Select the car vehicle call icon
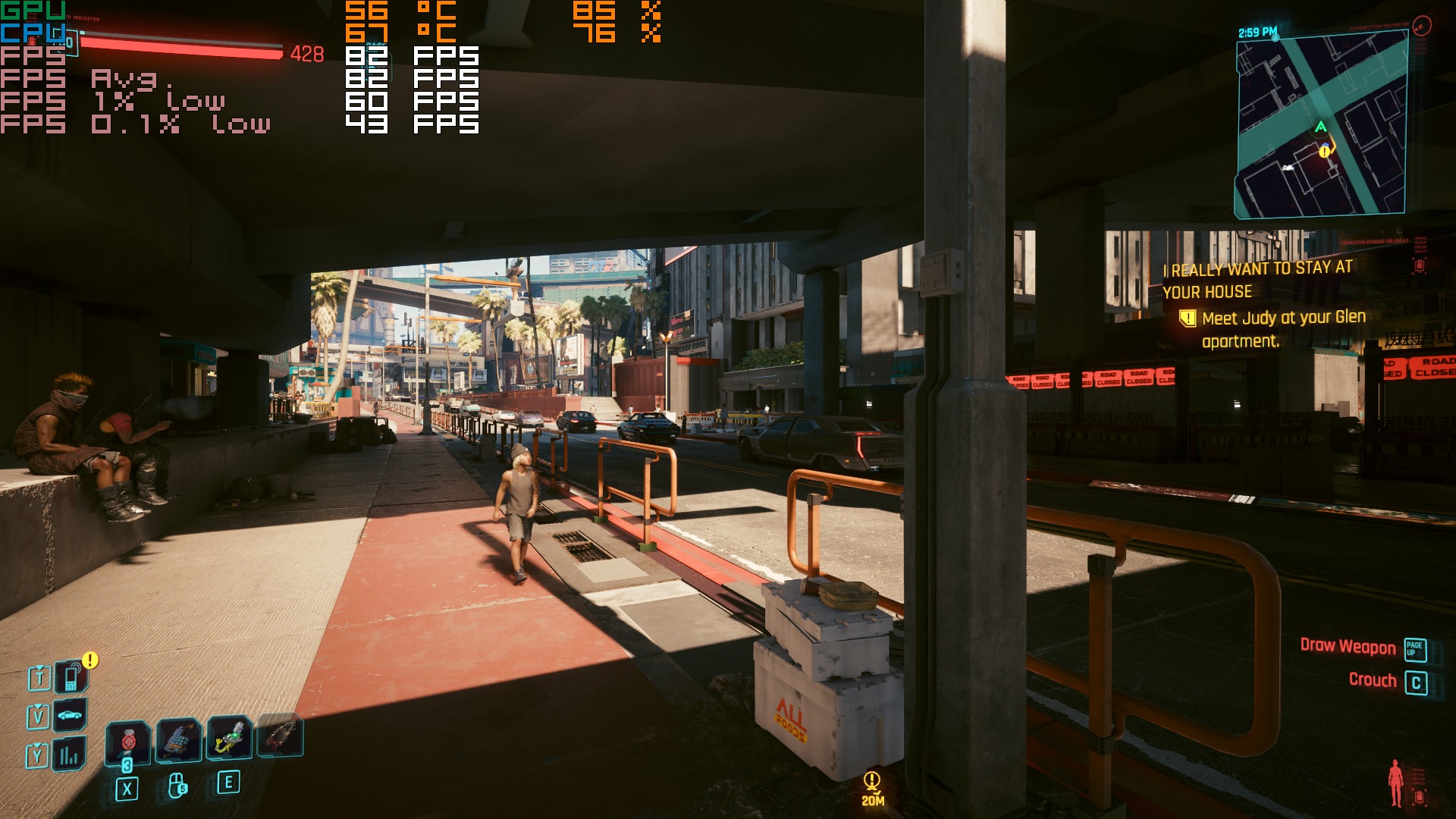The height and width of the screenshot is (819, 1456). coord(70,715)
